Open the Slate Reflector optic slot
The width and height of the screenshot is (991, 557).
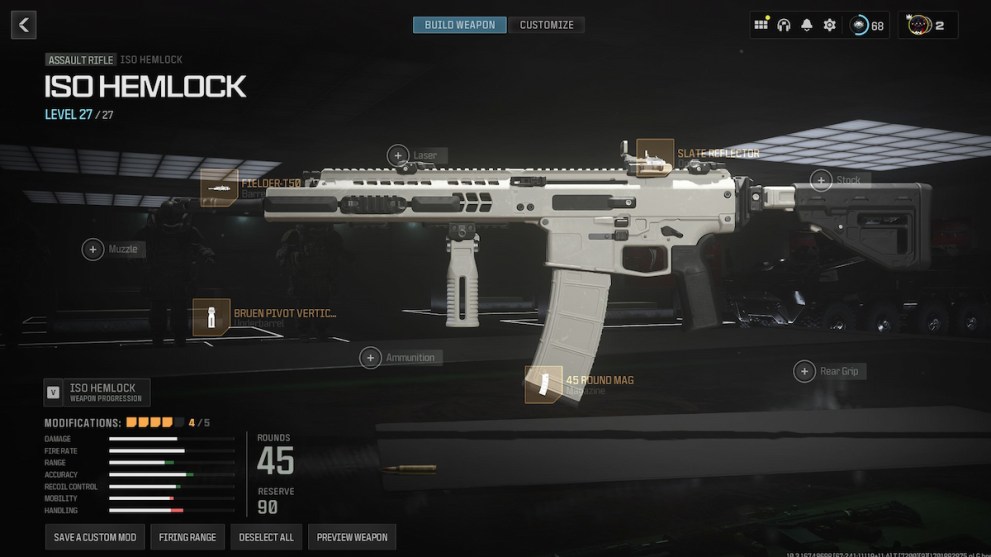tap(655, 156)
